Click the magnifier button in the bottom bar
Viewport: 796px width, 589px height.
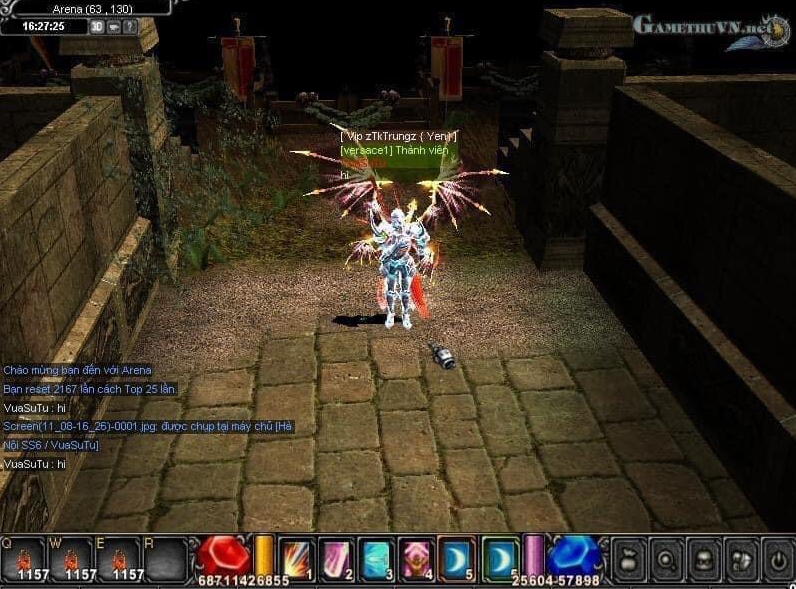click(666, 556)
